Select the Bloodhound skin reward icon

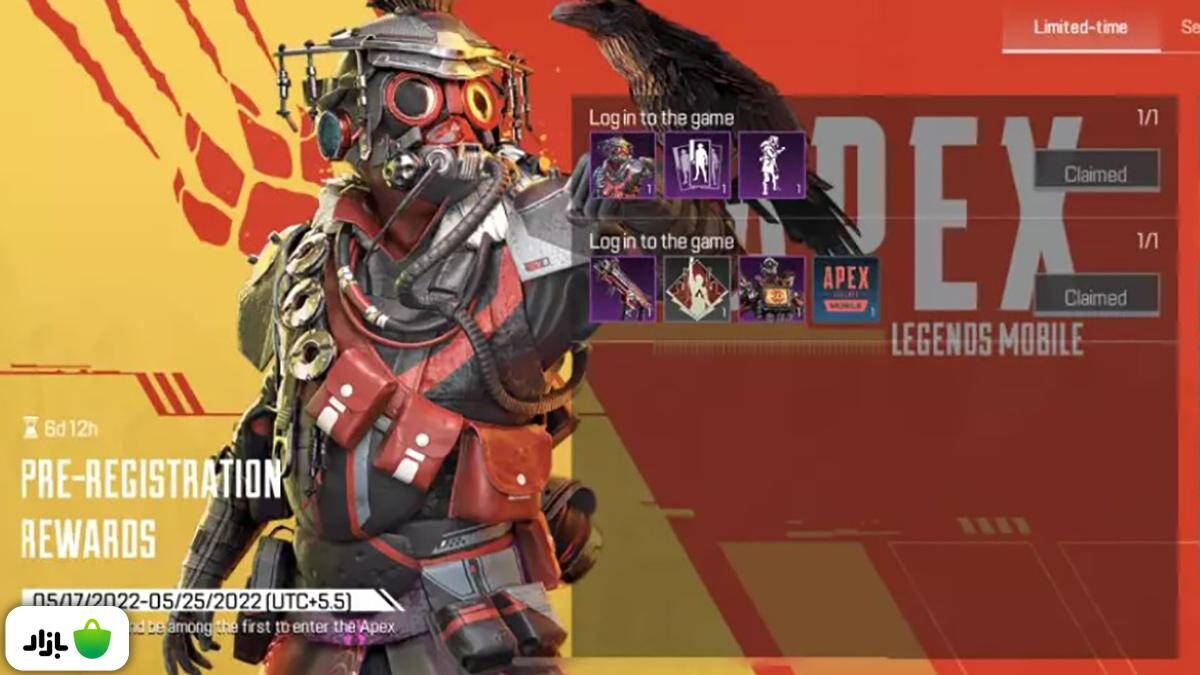[x=623, y=165]
